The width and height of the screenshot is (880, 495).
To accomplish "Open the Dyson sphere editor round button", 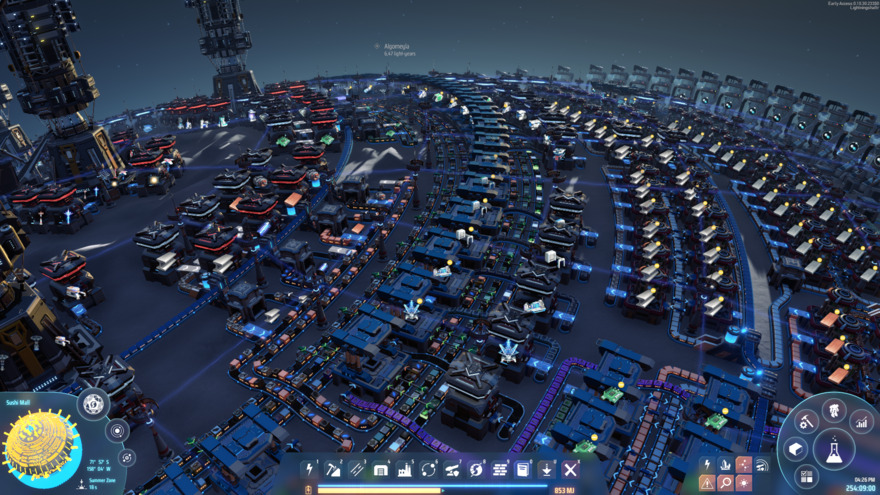I will tap(93, 404).
